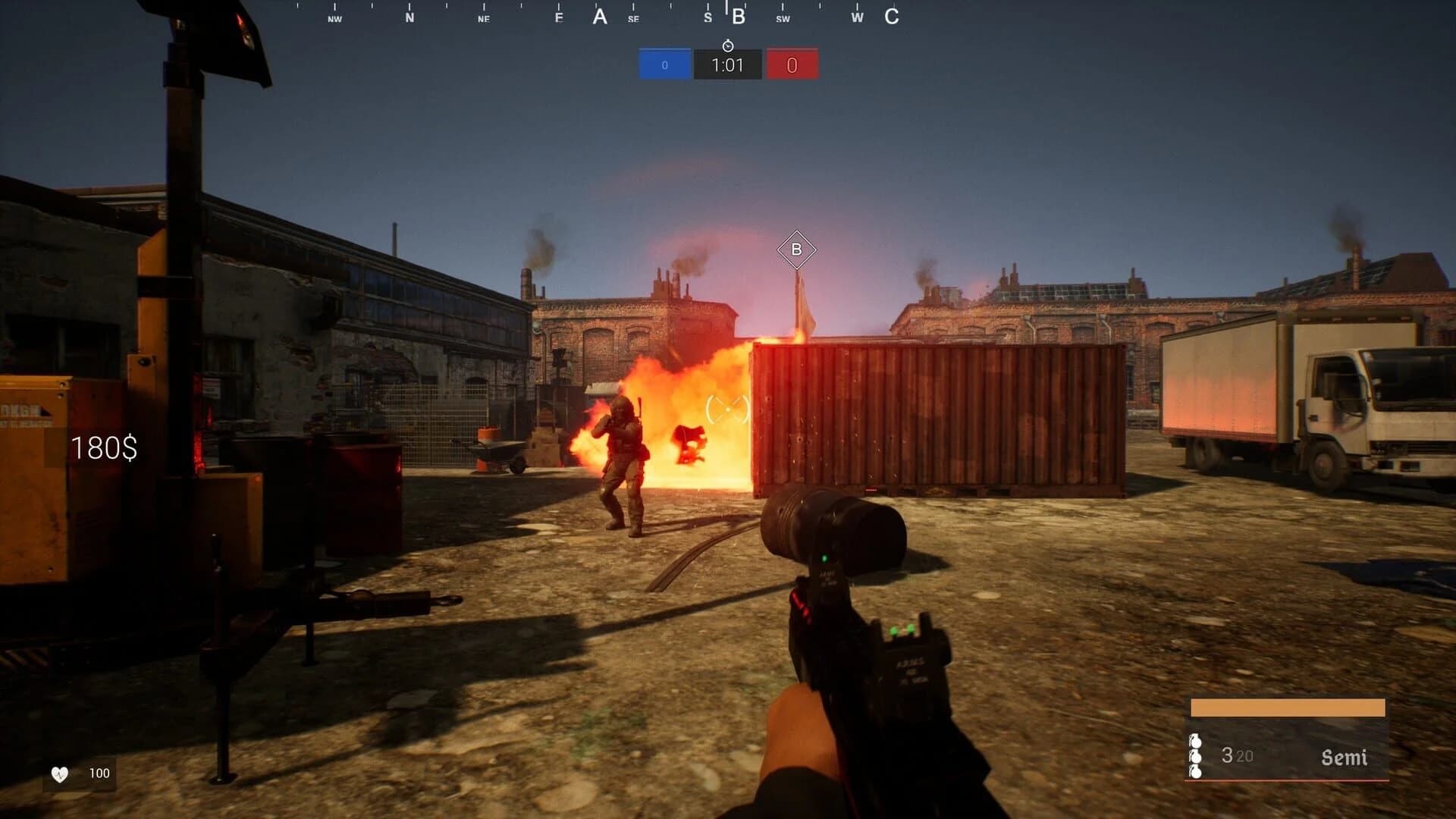1456x819 pixels.
Task: Select the match timer showing 1:01
Action: click(726, 64)
